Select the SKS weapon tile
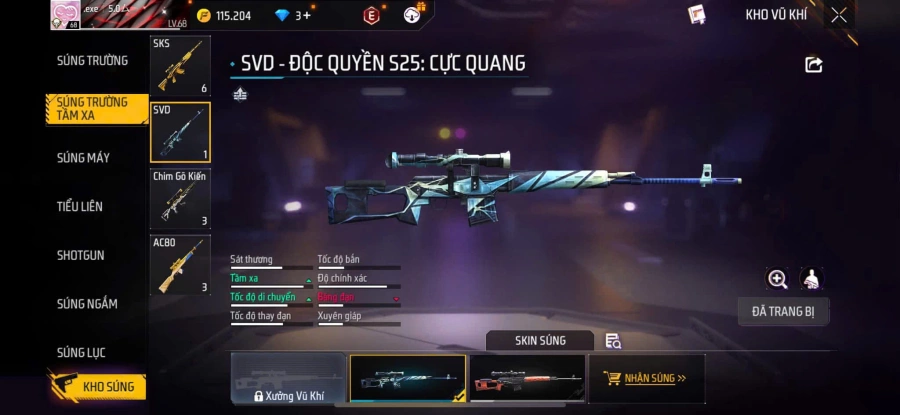The image size is (900, 415). (180, 66)
